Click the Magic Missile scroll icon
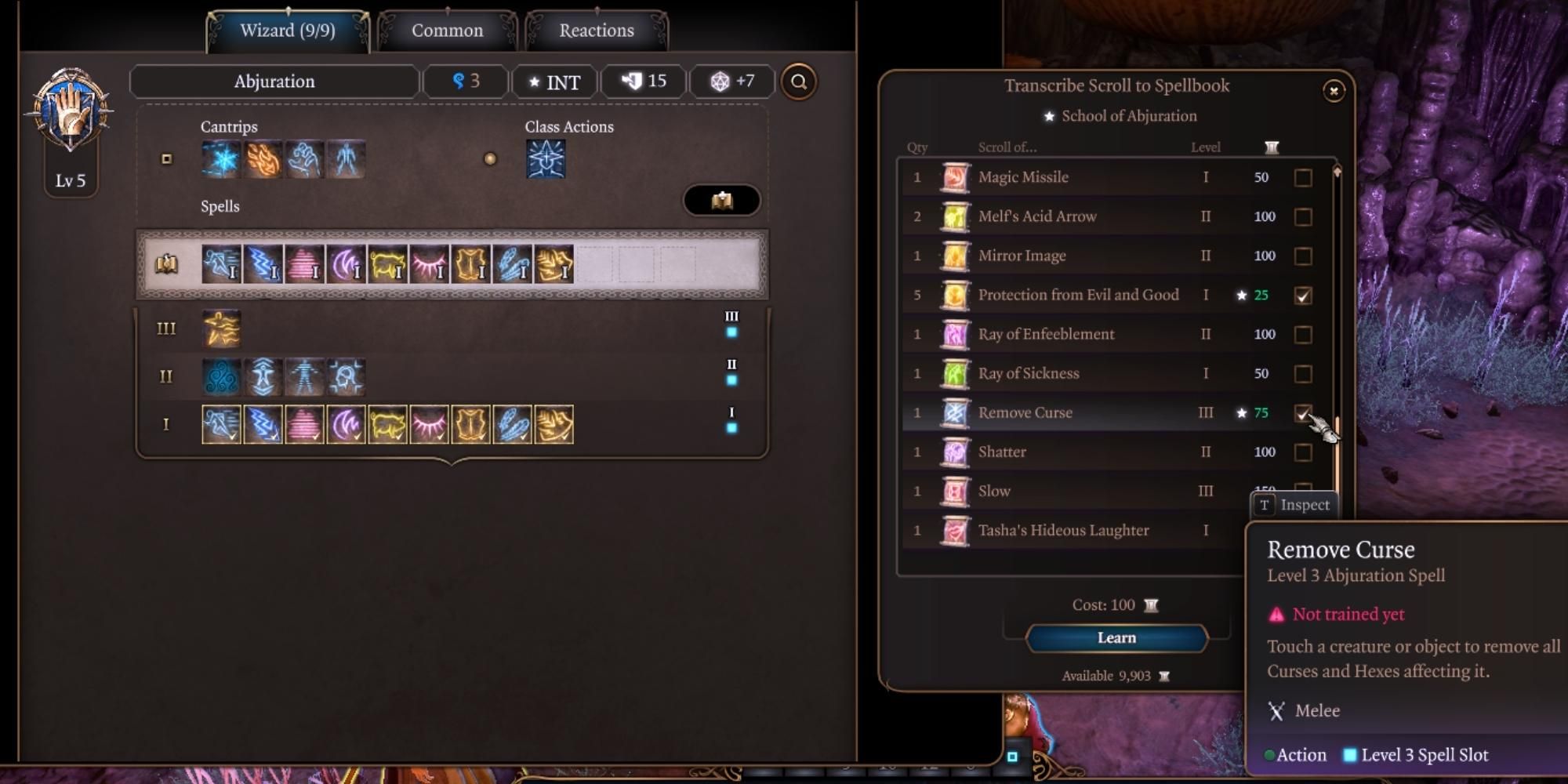 (x=953, y=177)
